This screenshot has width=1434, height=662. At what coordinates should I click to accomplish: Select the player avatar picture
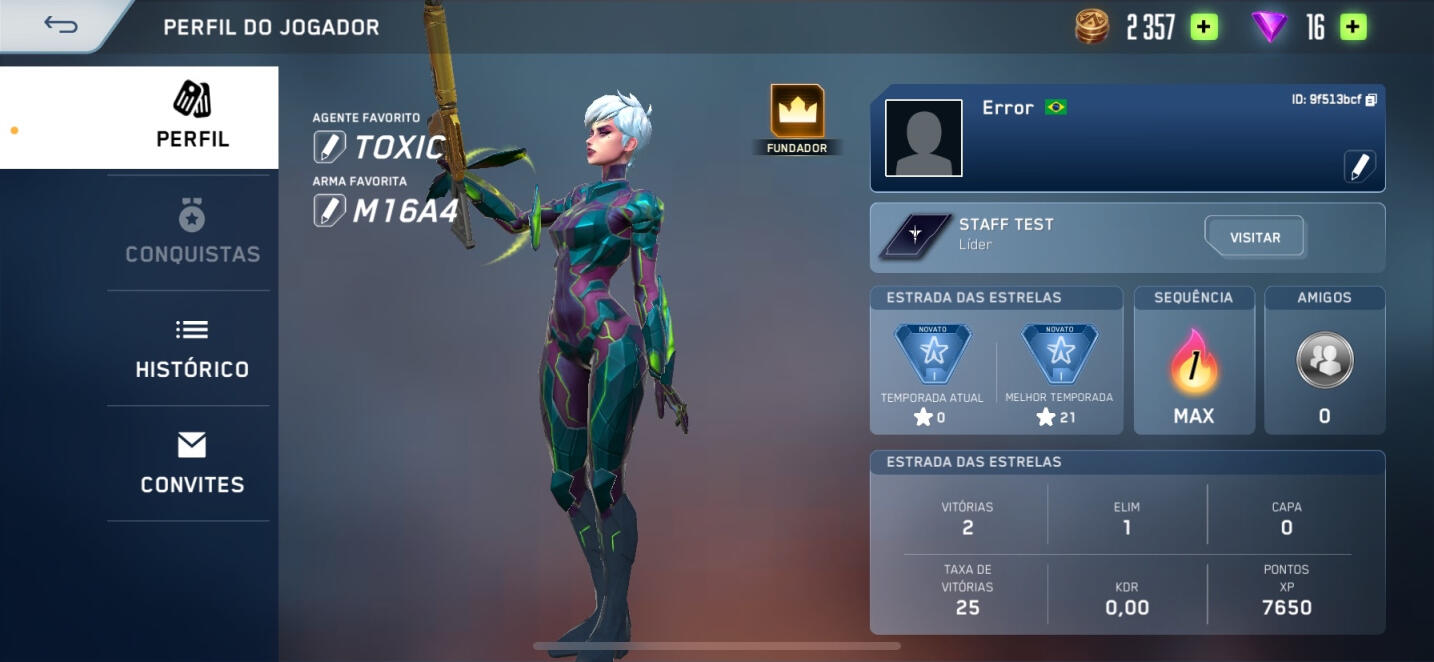click(x=924, y=138)
